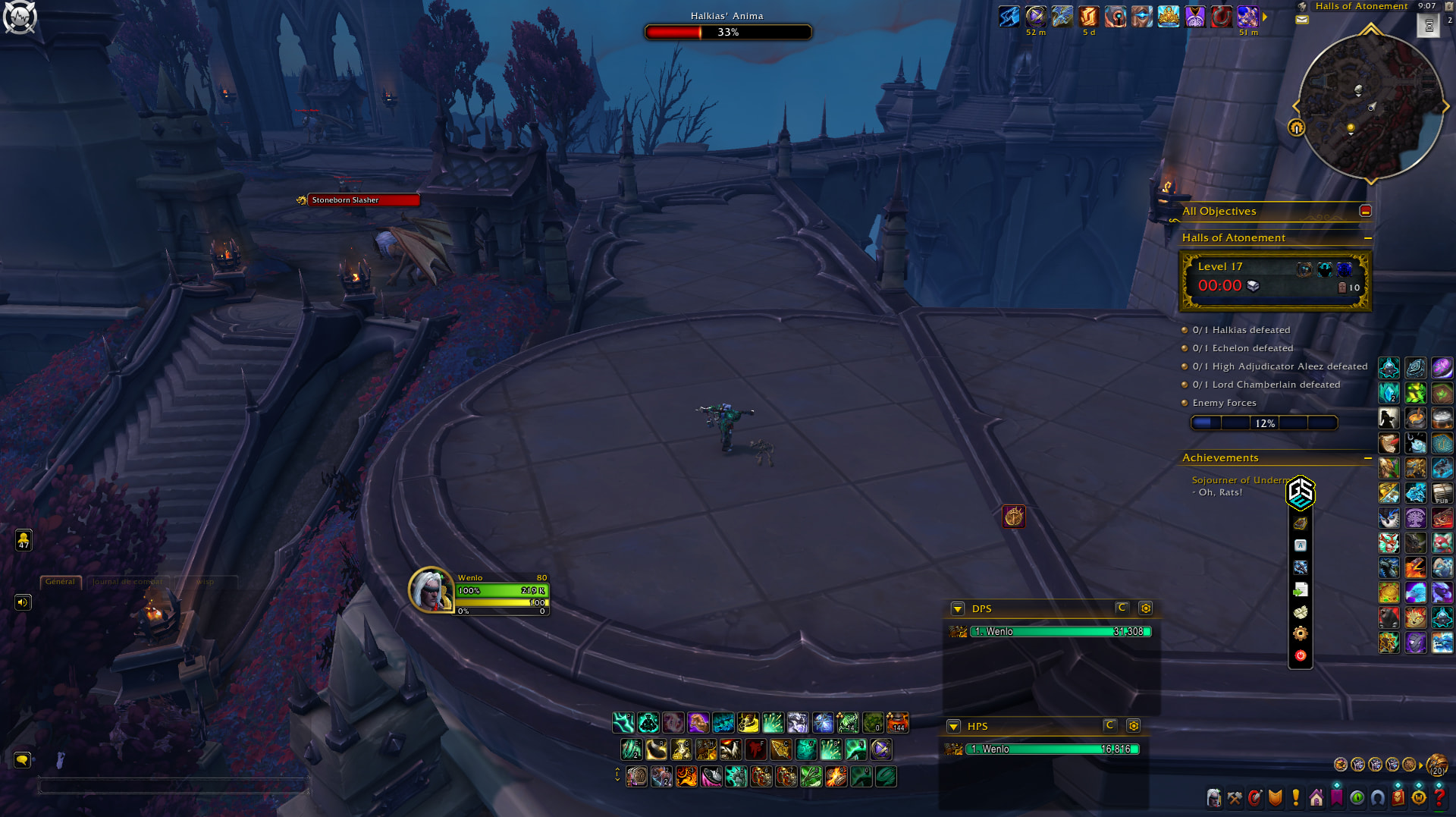
Task: Use the fiery potion with 144 charges
Action: pos(898,722)
